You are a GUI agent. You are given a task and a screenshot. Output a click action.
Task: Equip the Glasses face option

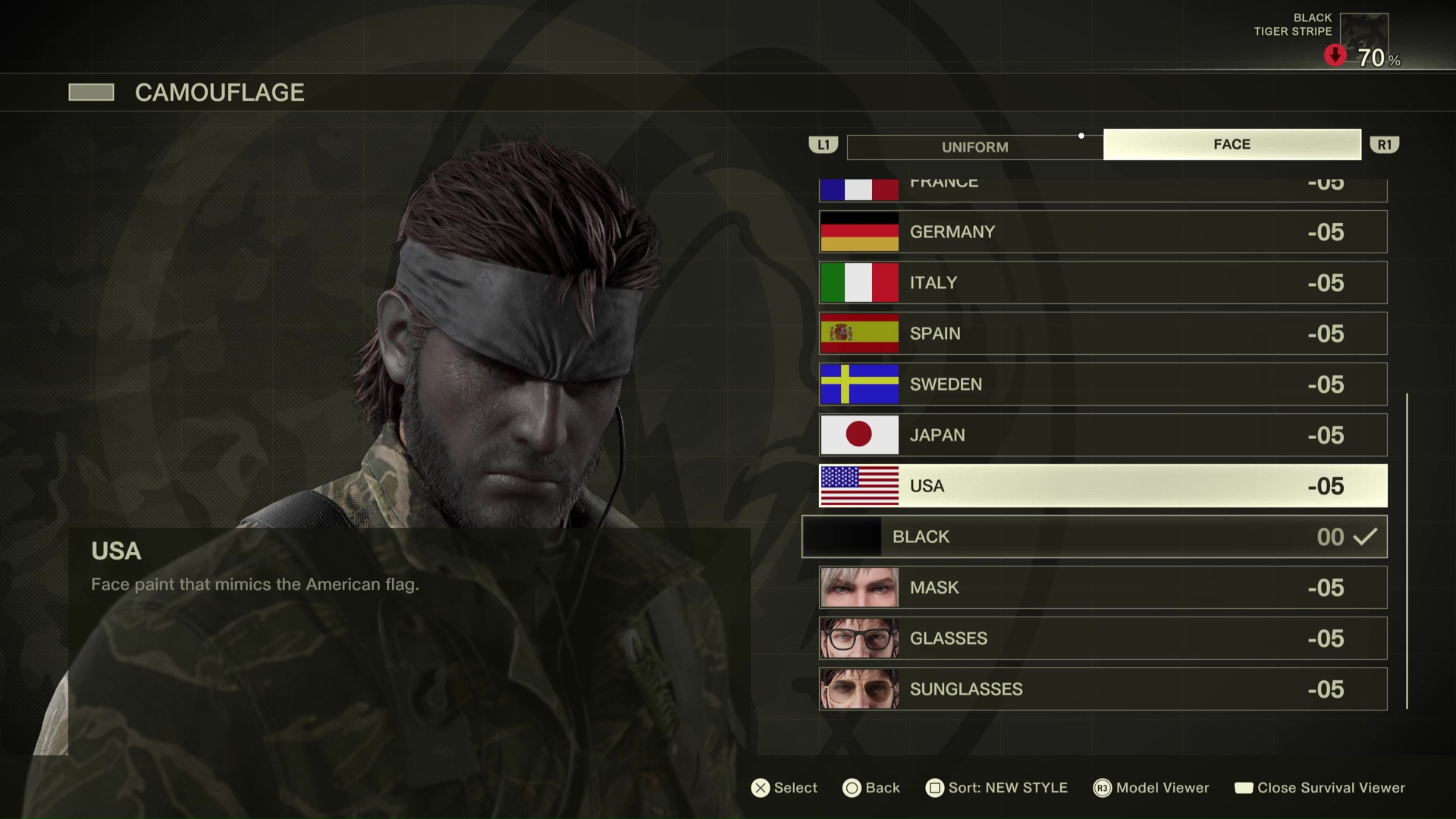coord(1103,639)
